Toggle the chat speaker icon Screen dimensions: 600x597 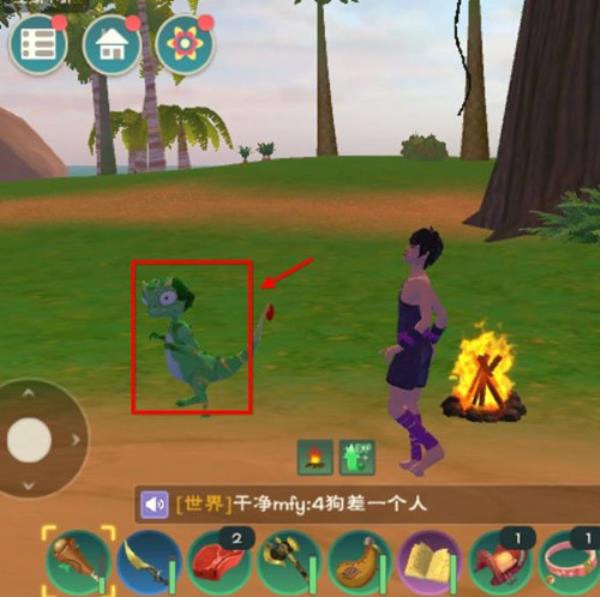(x=155, y=505)
